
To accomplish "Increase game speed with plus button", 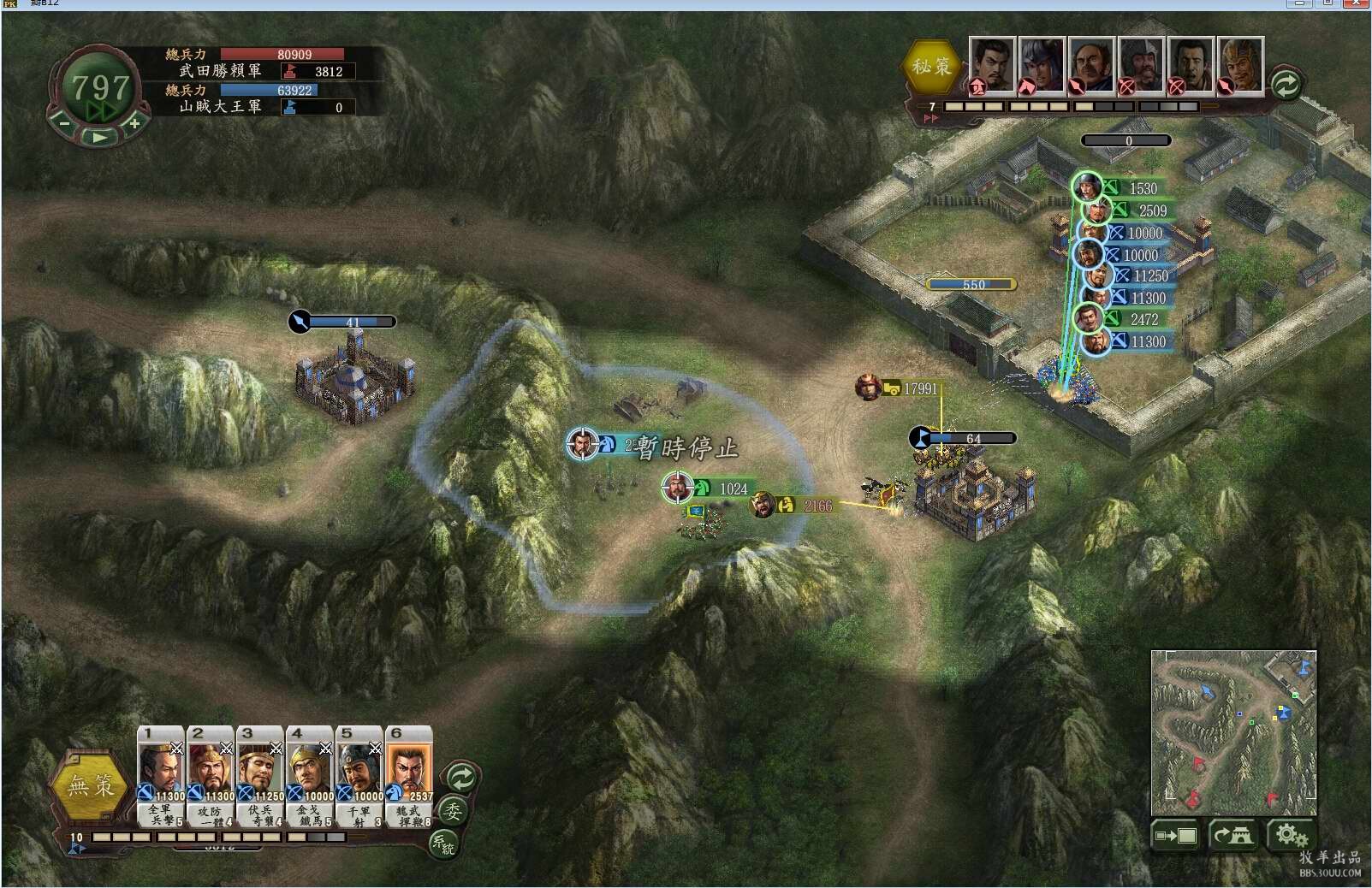I will [x=134, y=123].
